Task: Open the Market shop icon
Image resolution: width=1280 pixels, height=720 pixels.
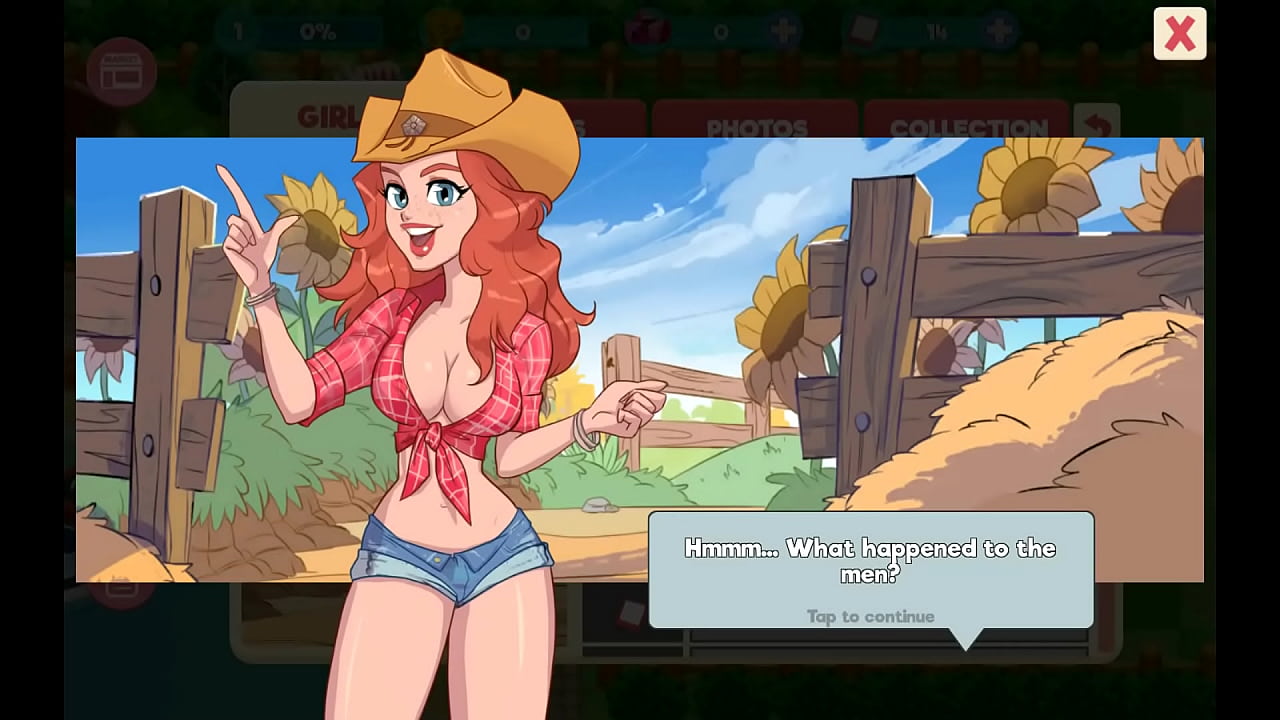Action: click(124, 70)
